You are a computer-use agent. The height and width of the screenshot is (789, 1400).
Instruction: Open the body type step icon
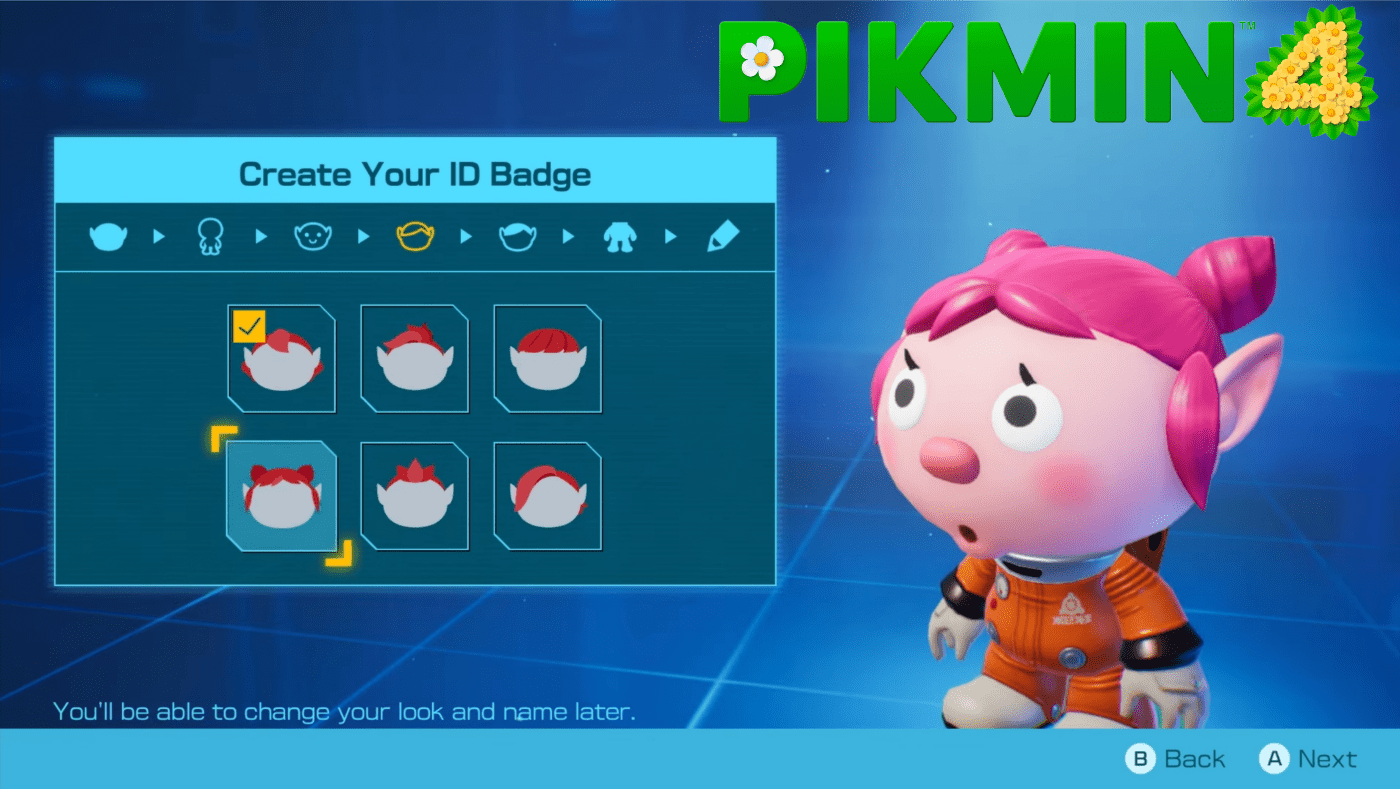[x=209, y=235]
